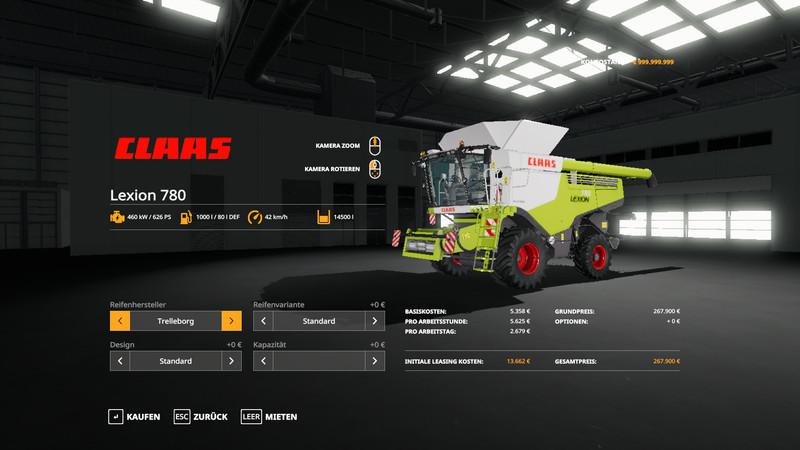800x450 pixels.
Task: Switch Reifenvariante to the next option
Action: point(375,321)
